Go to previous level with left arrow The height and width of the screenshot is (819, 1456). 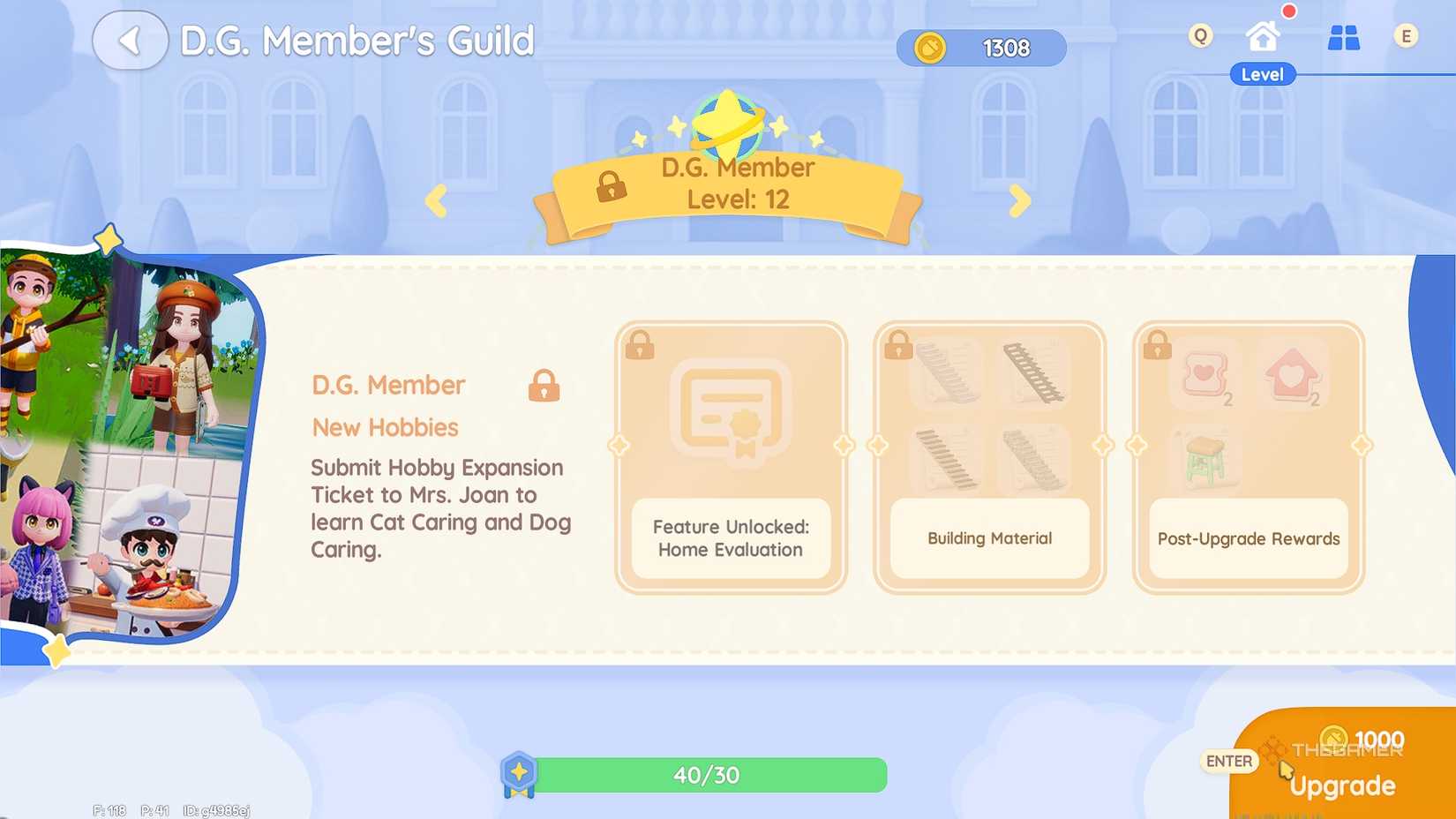[436, 201]
